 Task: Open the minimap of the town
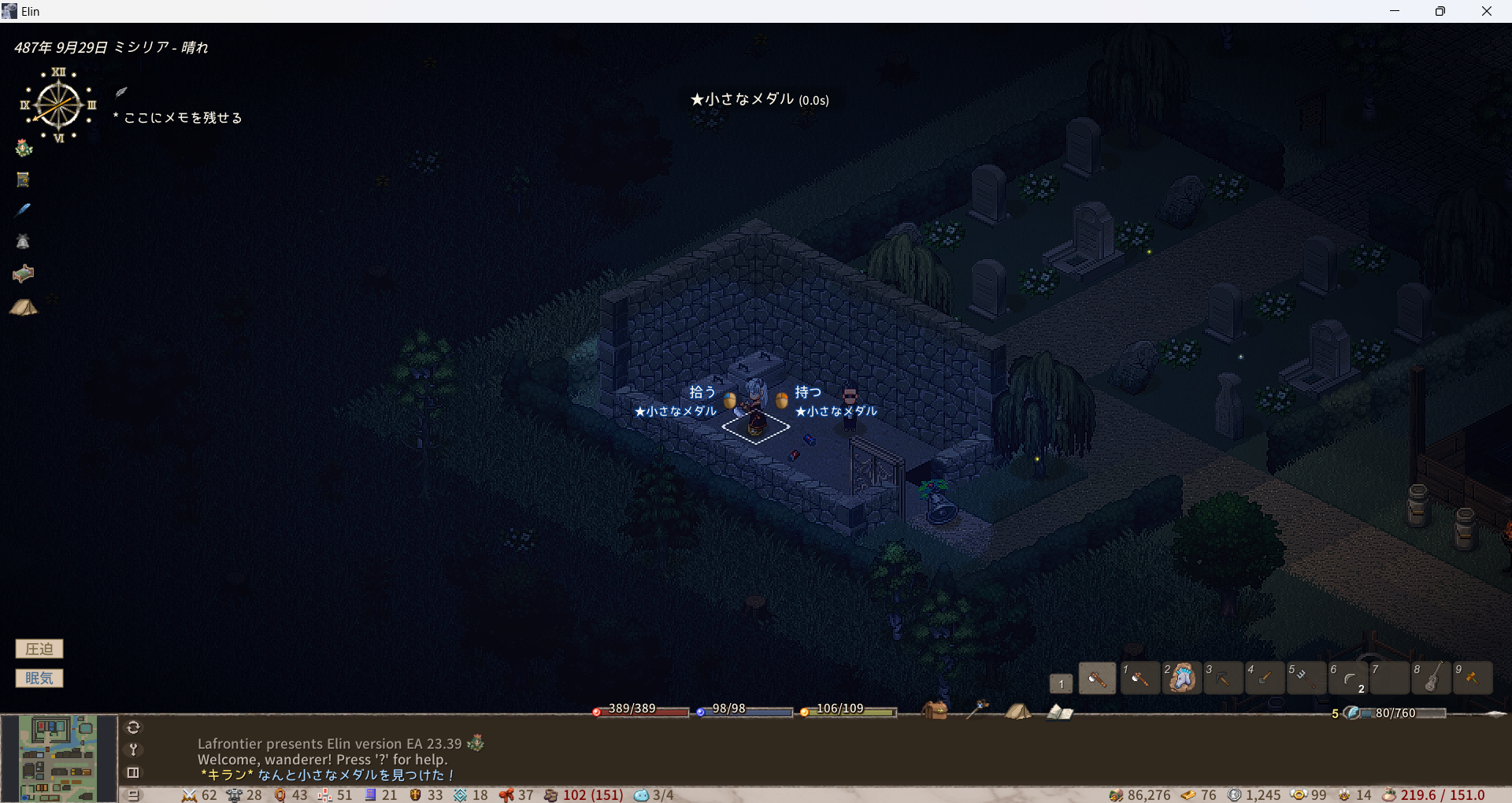click(58, 758)
